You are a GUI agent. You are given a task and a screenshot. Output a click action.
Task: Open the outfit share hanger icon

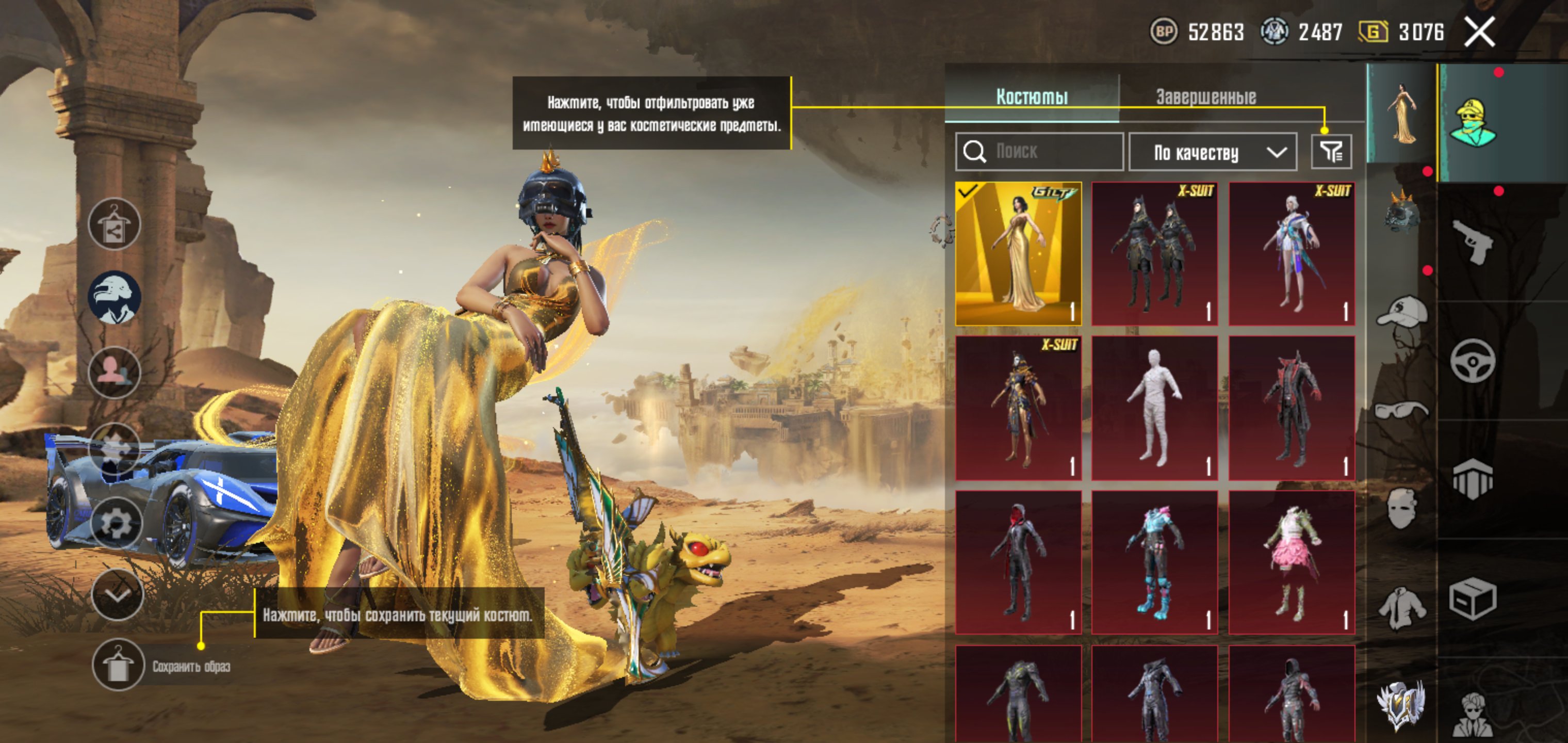115,224
